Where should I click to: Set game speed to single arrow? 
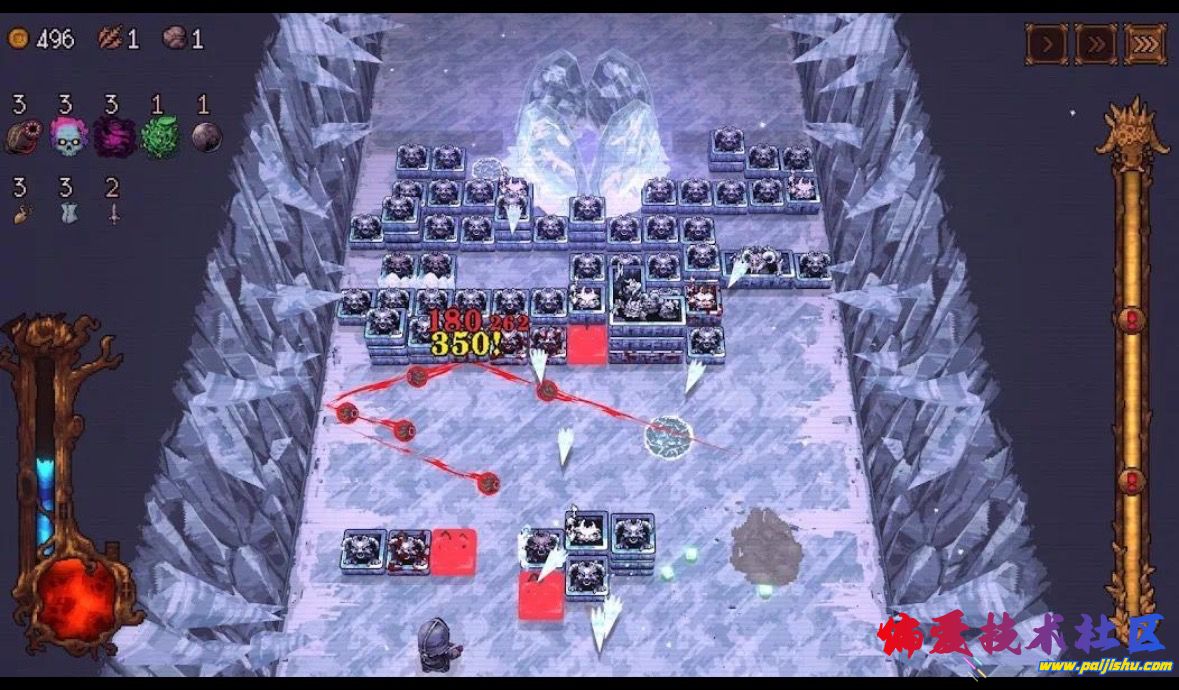click(x=1047, y=44)
